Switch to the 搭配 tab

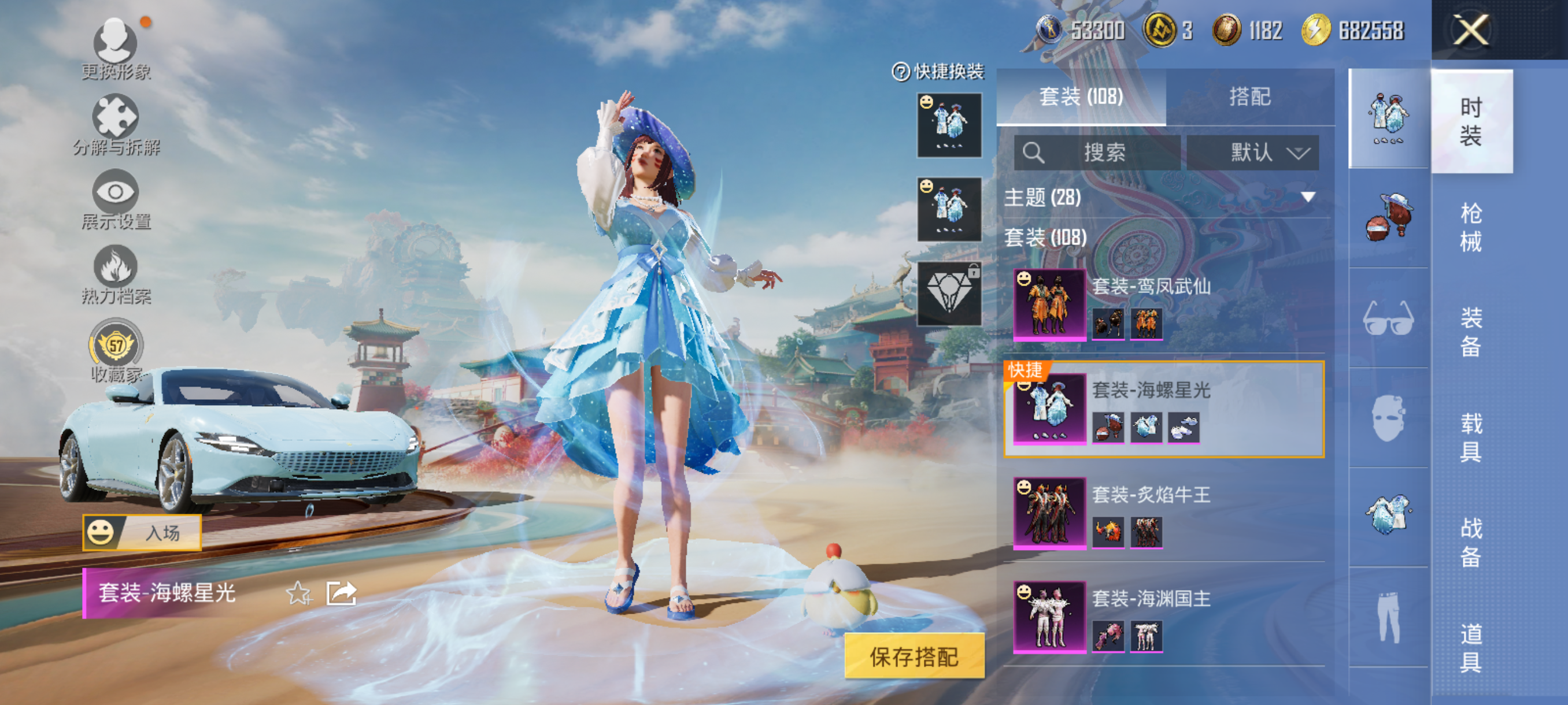tap(1249, 97)
